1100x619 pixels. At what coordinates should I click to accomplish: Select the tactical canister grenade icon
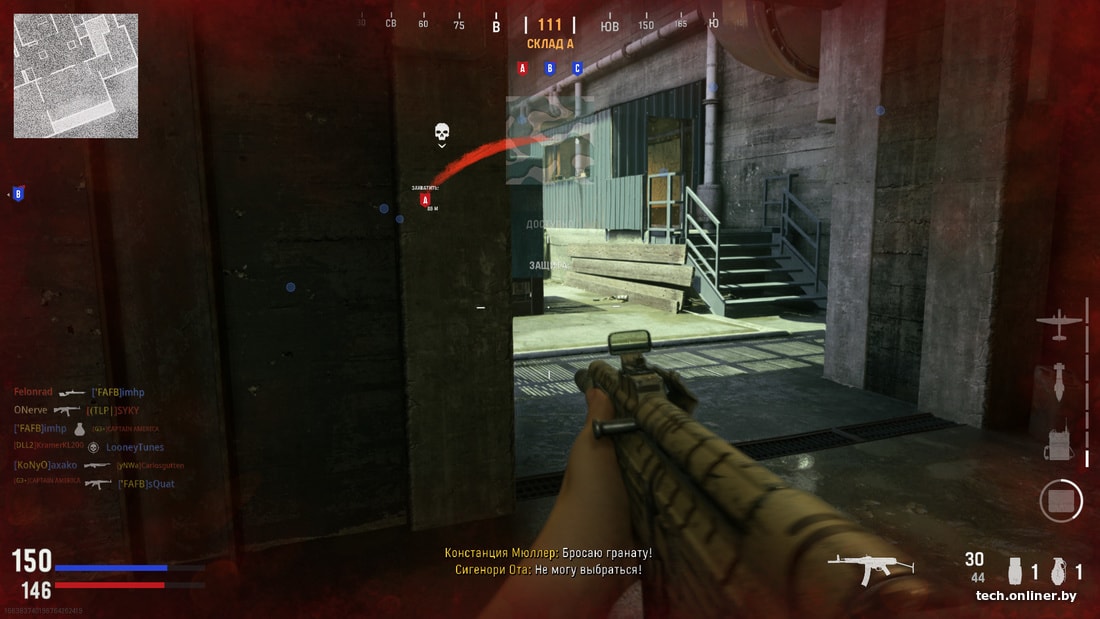click(x=1016, y=571)
